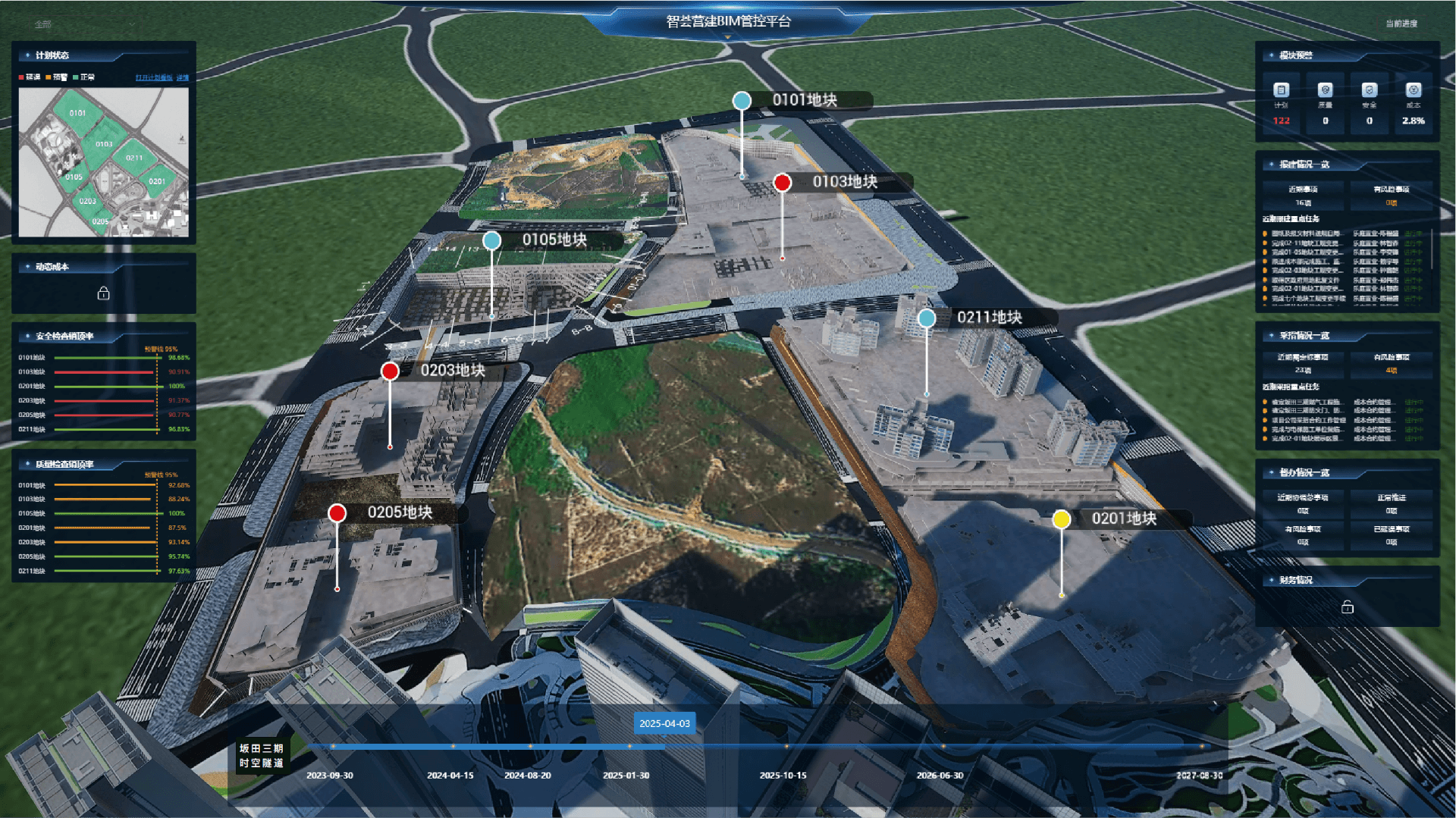Click the unlock icon in 财务情况

click(1347, 607)
